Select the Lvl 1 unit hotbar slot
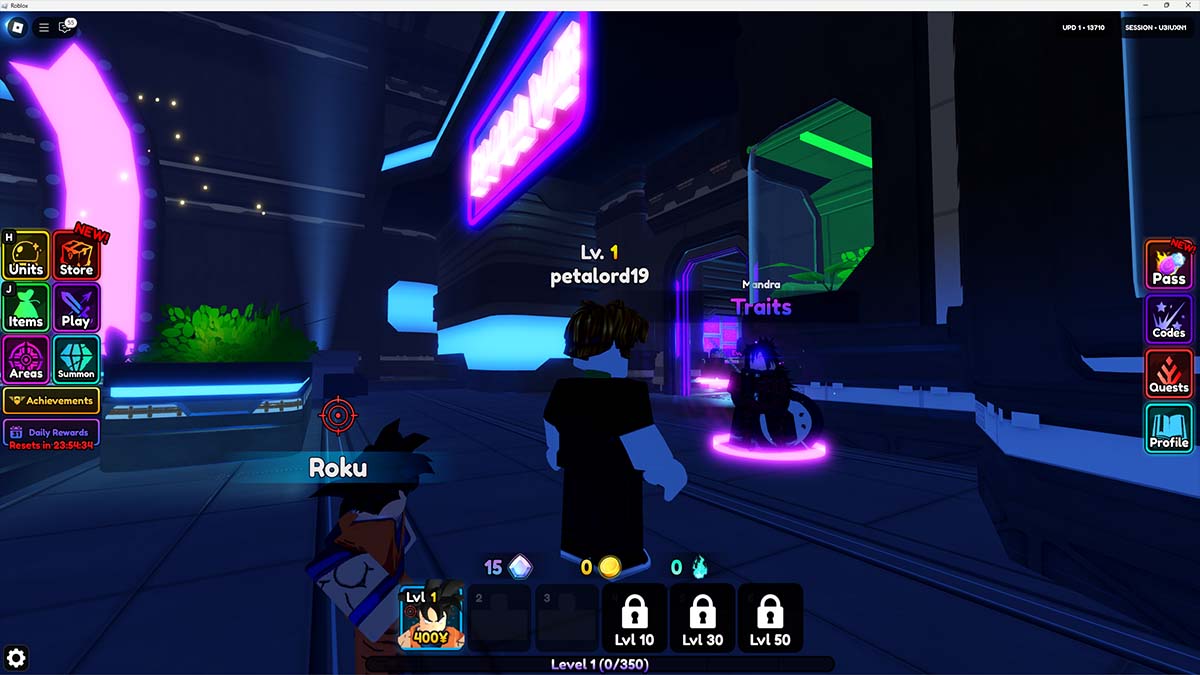Viewport: 1200px width, 675px height. click(432, 618)
